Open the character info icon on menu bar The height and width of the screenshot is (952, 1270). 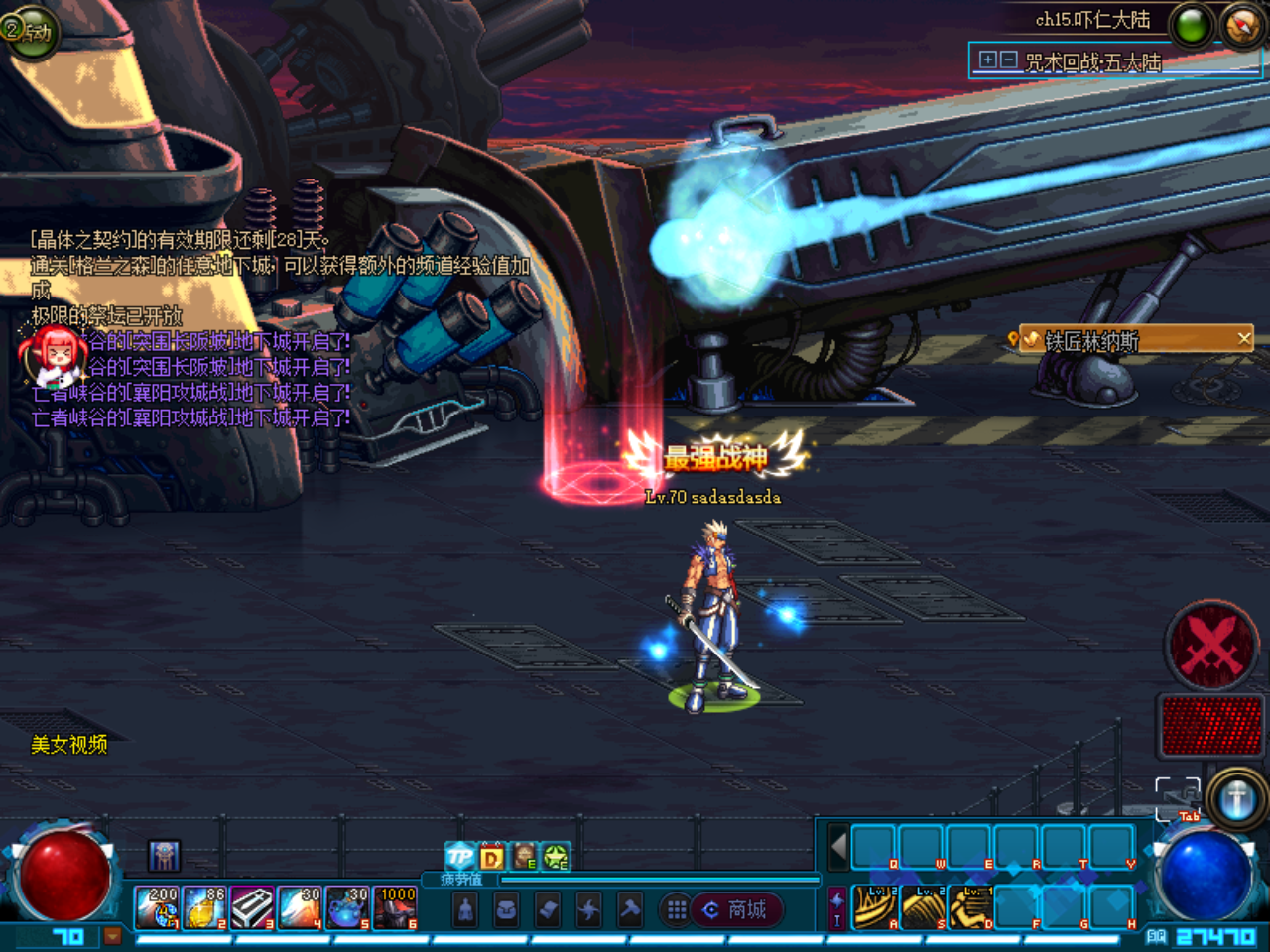point(464,910)
